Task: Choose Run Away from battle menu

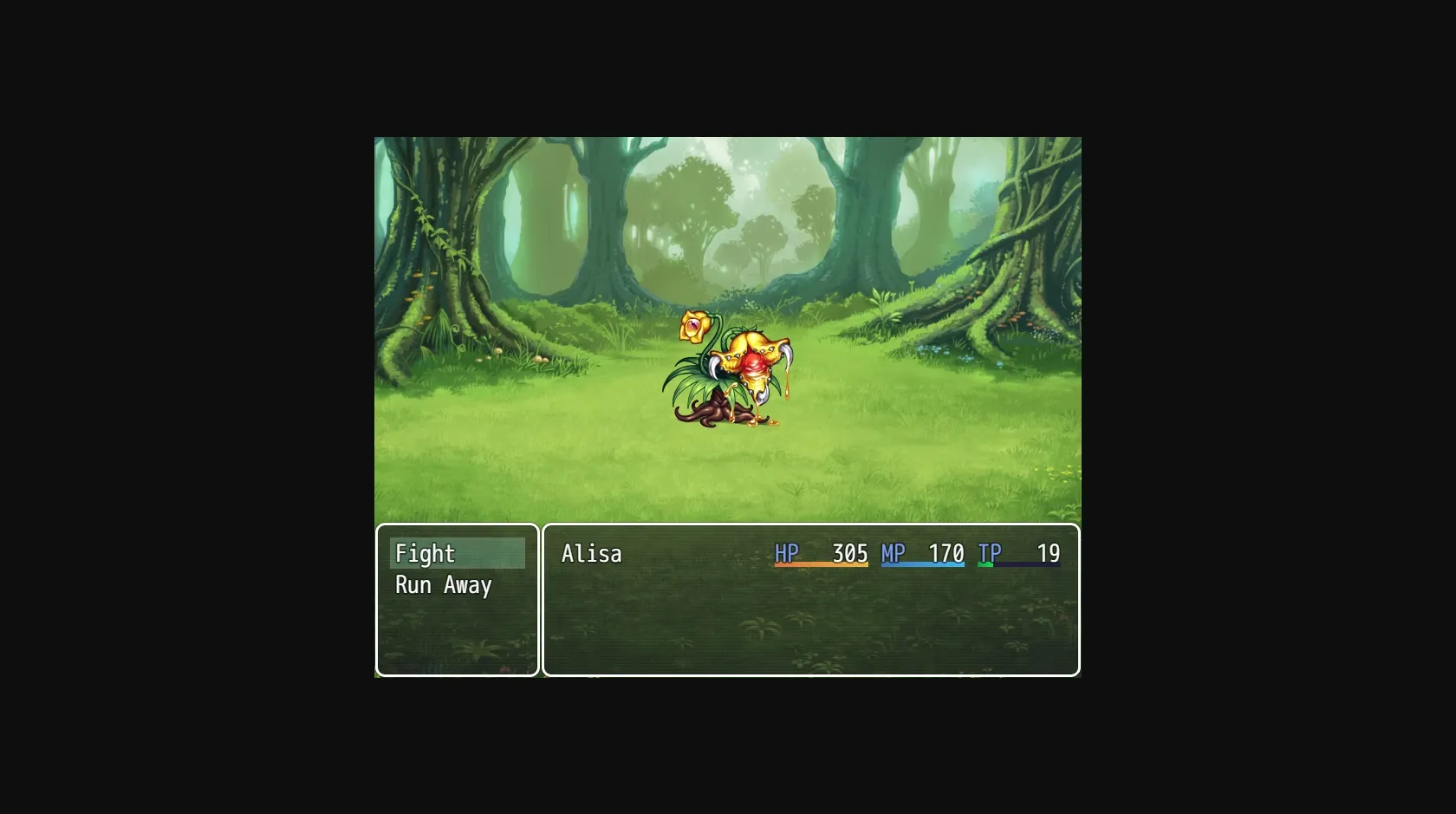Action: click(442, 585)
